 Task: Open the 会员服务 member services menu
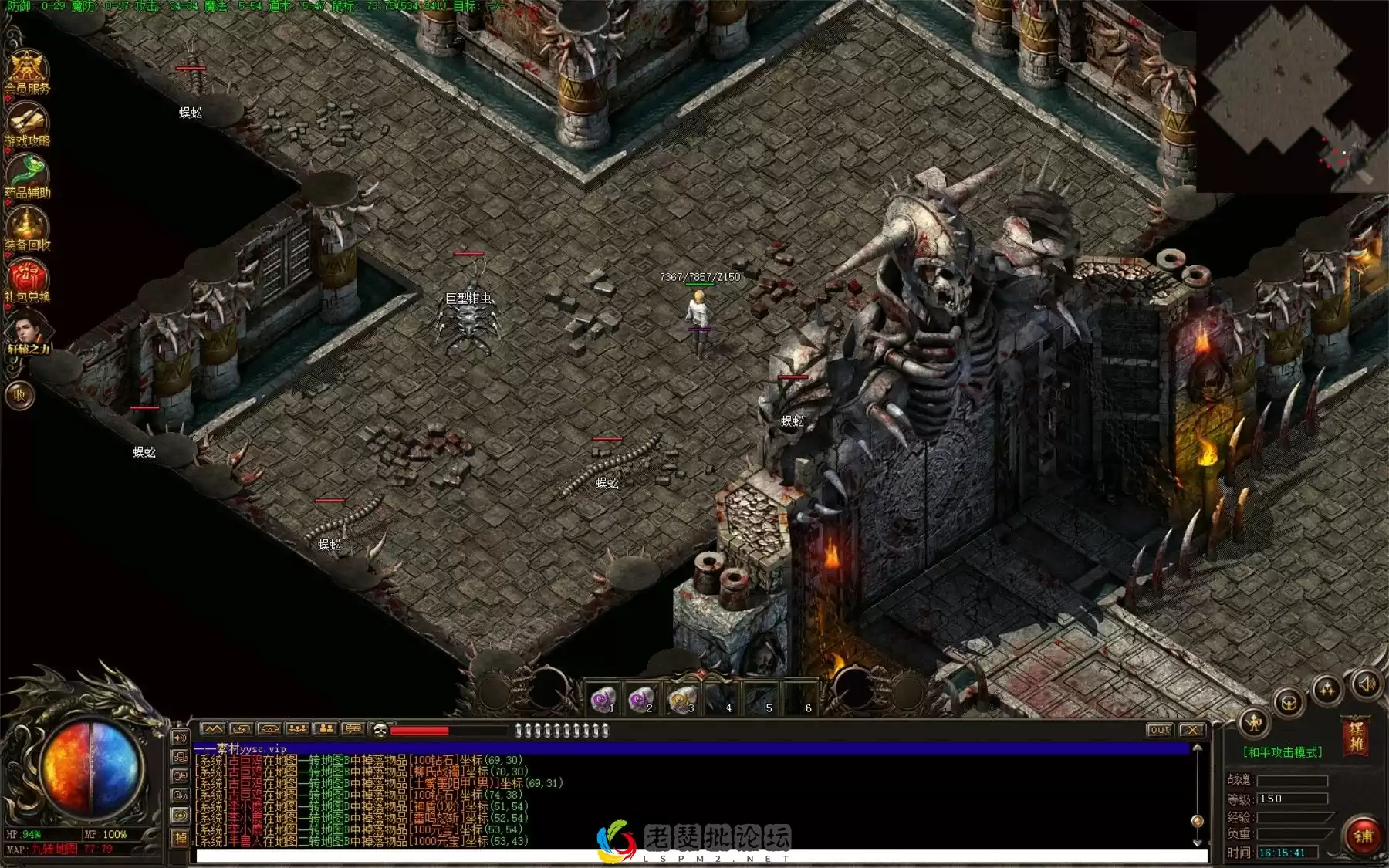[x=27, y=72]
